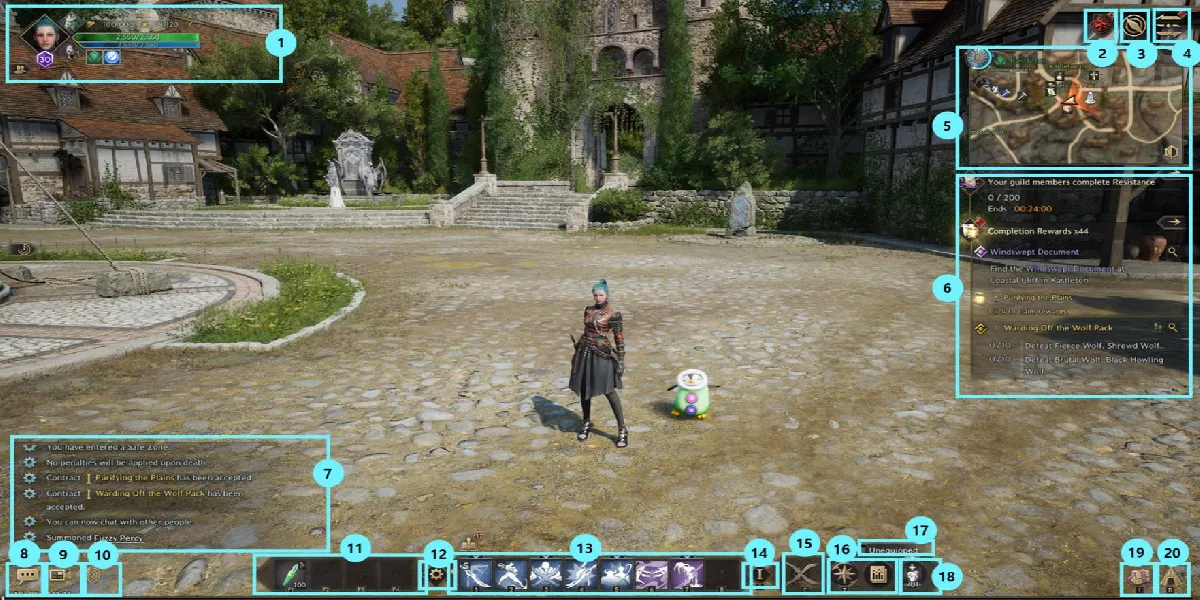Open the red icon in the top-right menu row
The width and height of the screenshot is (1200, 600).
click(1101, 24)
